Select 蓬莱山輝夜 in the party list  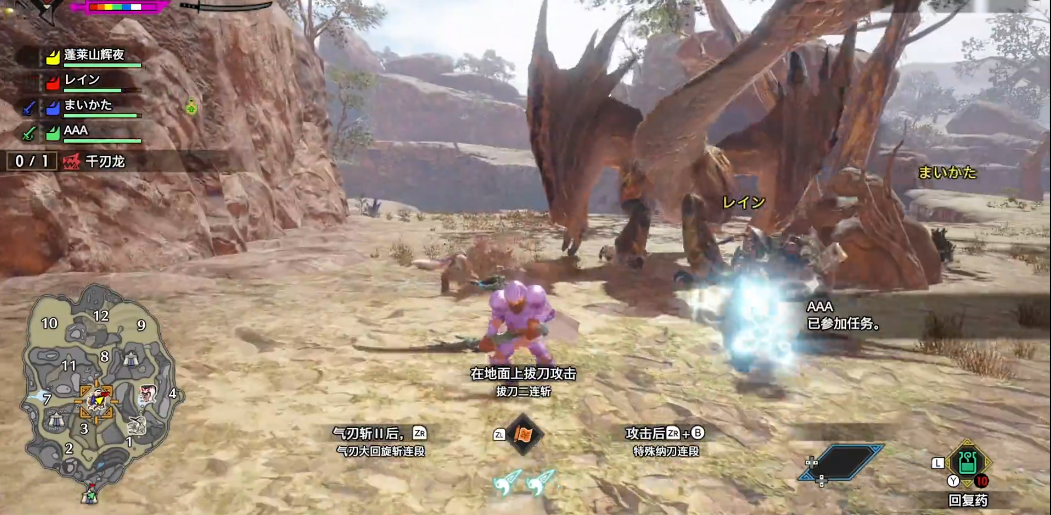click(x=95, y=55)
